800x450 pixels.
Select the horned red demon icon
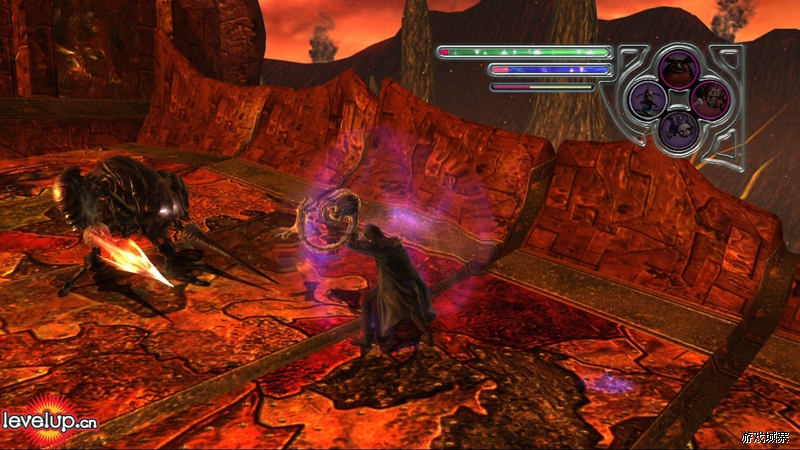click(x=677, y=69)
